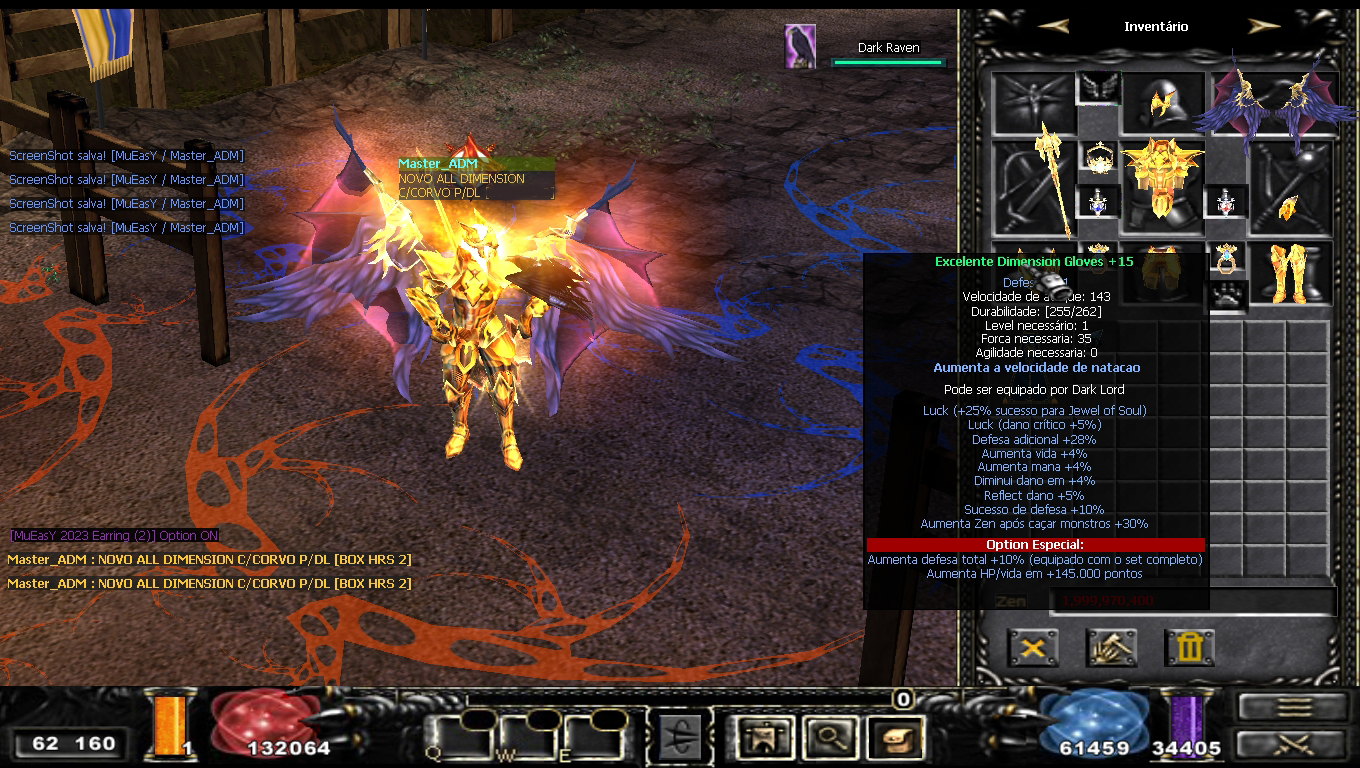
Task: Select the crown pendant accessory slot
Action: (x=1099, y=157)
